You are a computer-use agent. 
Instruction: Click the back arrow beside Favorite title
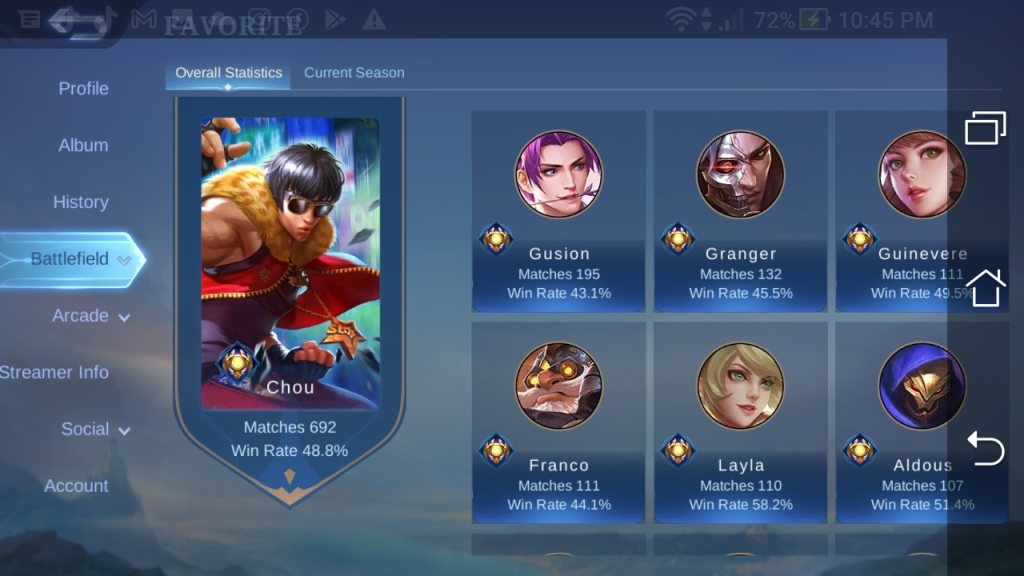point(78,21)
